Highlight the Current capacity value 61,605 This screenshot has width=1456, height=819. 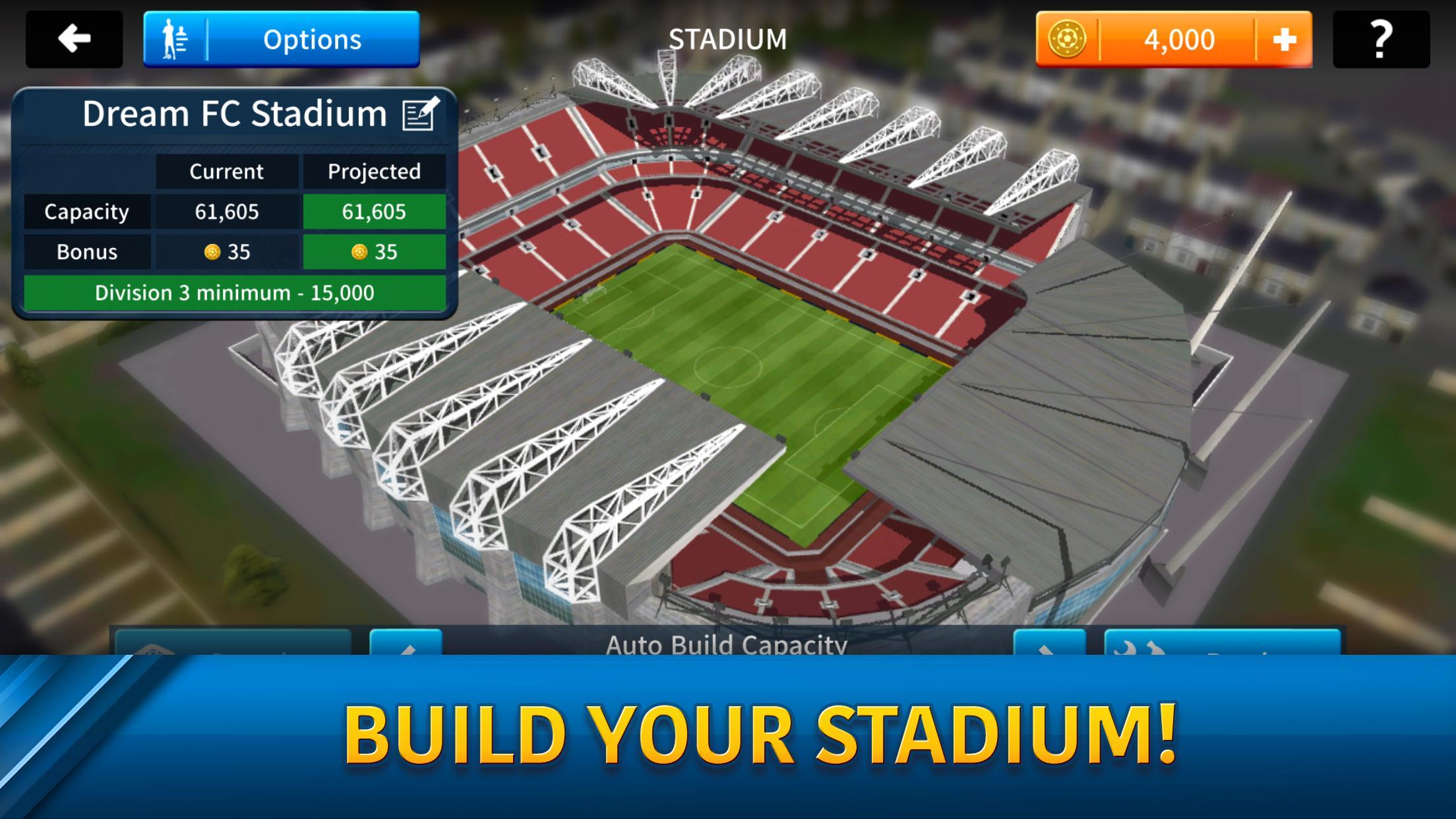(x=227, y=212)
